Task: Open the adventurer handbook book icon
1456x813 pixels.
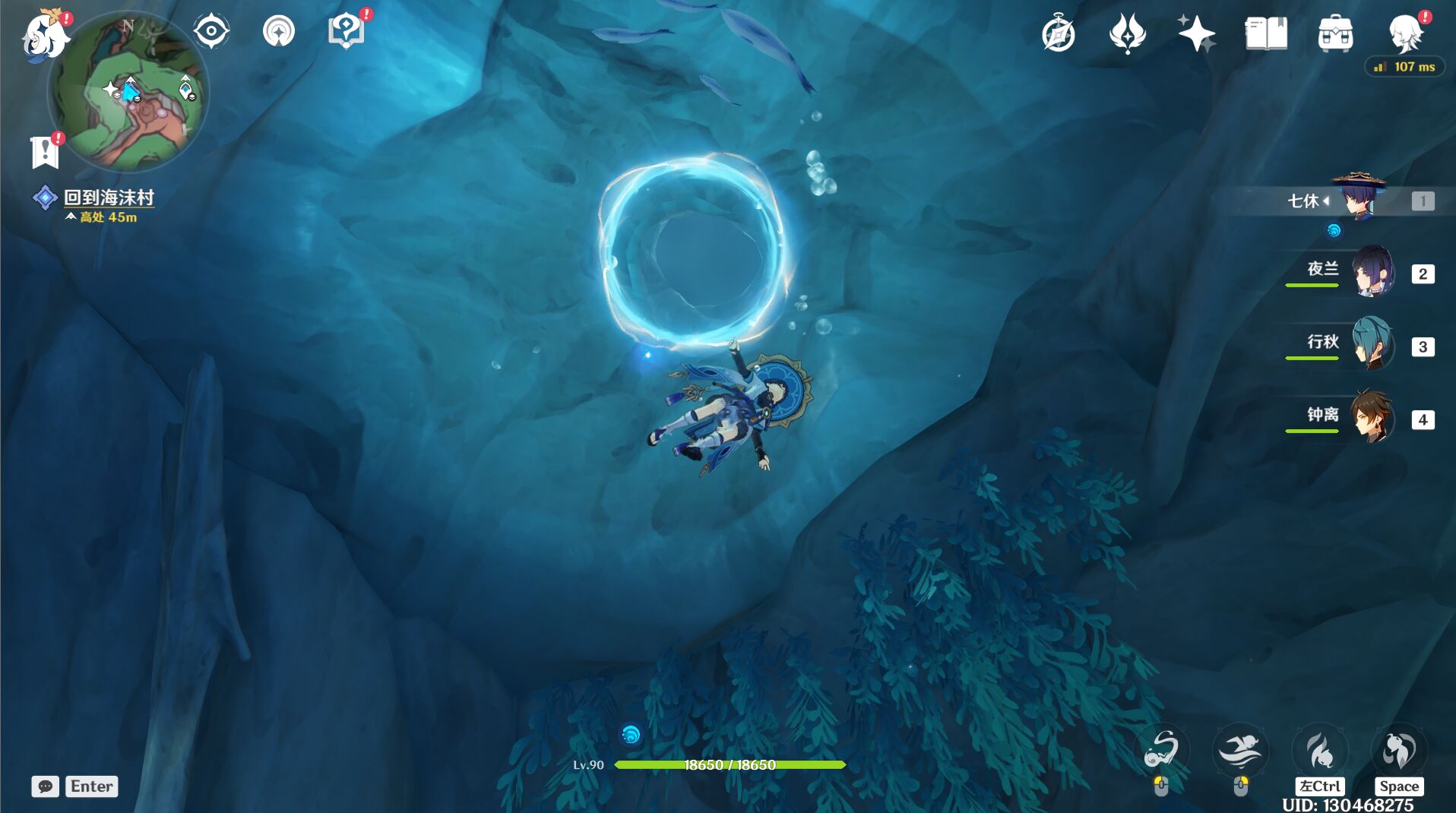Action: (x=1266, y=34)
